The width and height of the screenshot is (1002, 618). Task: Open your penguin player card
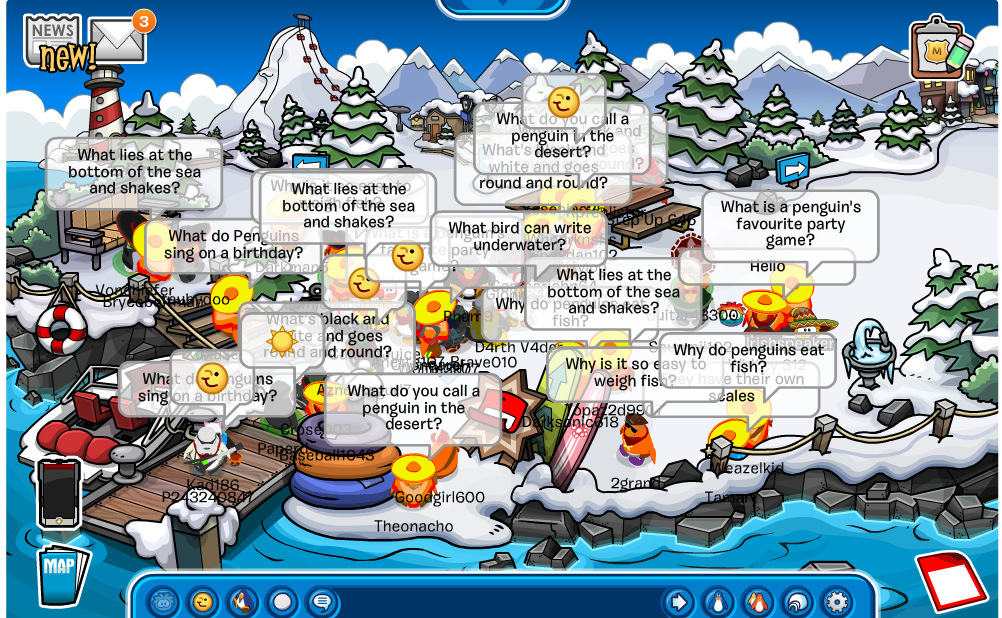tap(718, 602)
